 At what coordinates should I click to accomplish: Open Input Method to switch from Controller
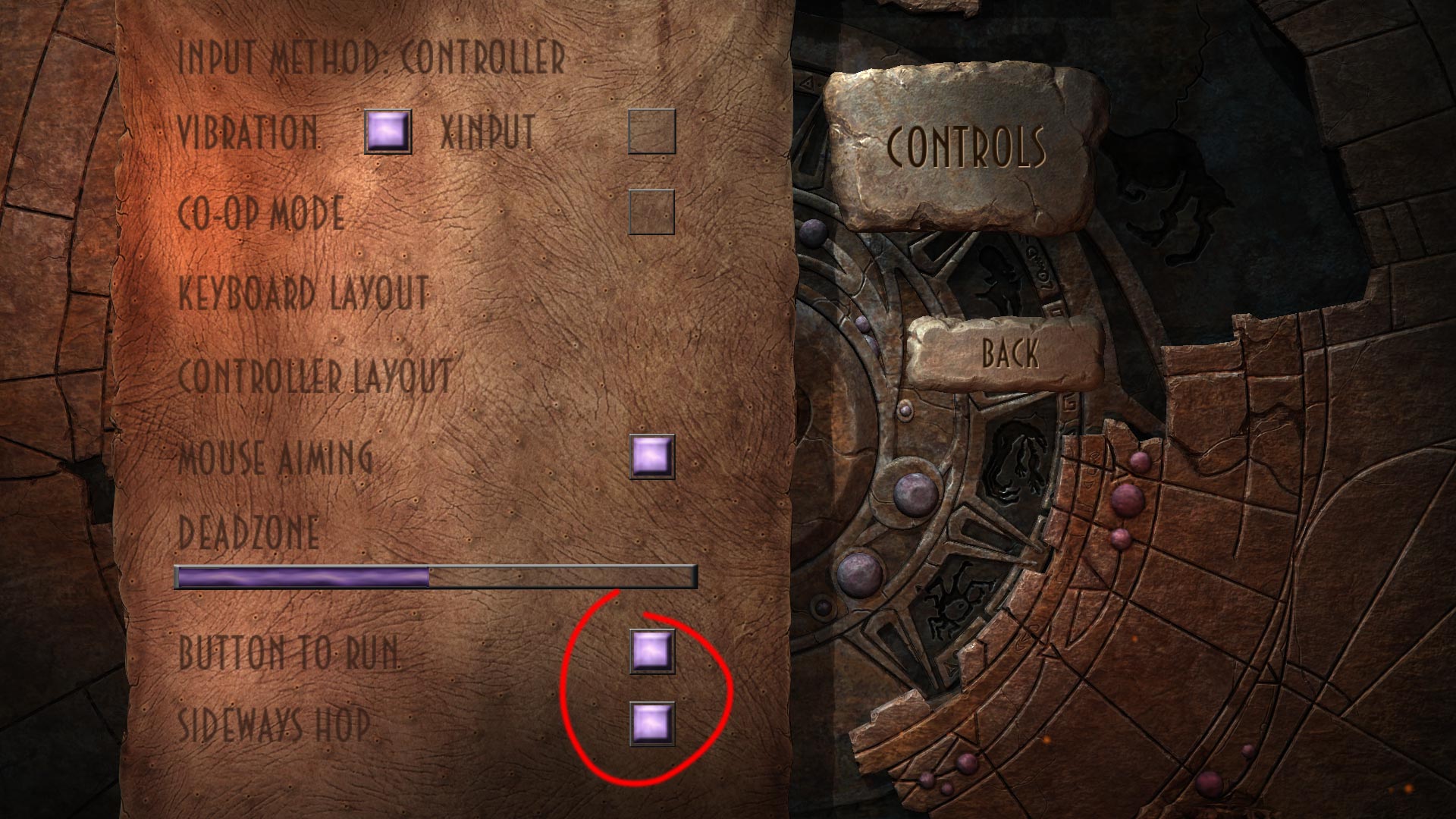pyautogui.click(x=372, y=55)
